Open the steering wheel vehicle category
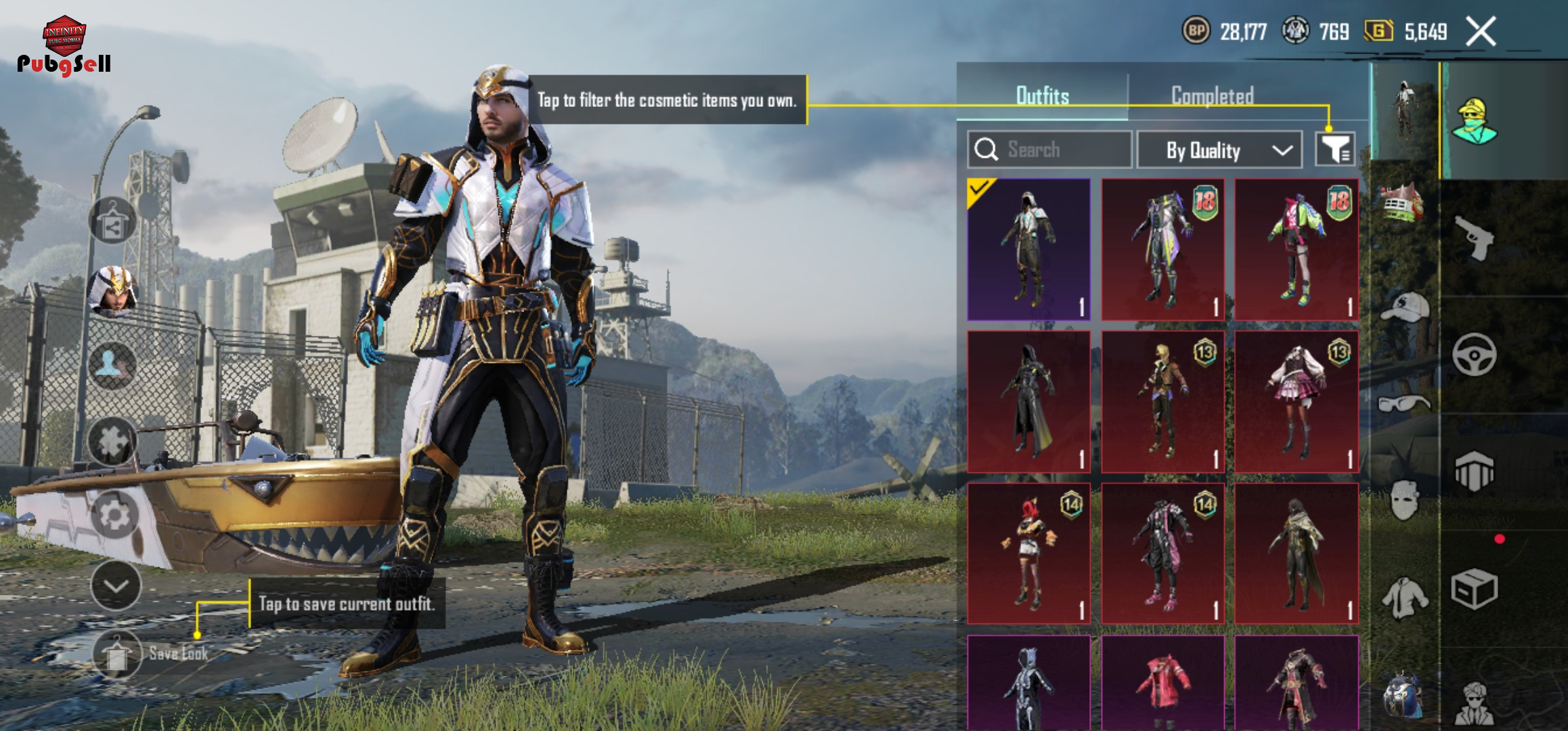This screenshot has width=1568, height=731. tap(1474, 355)
